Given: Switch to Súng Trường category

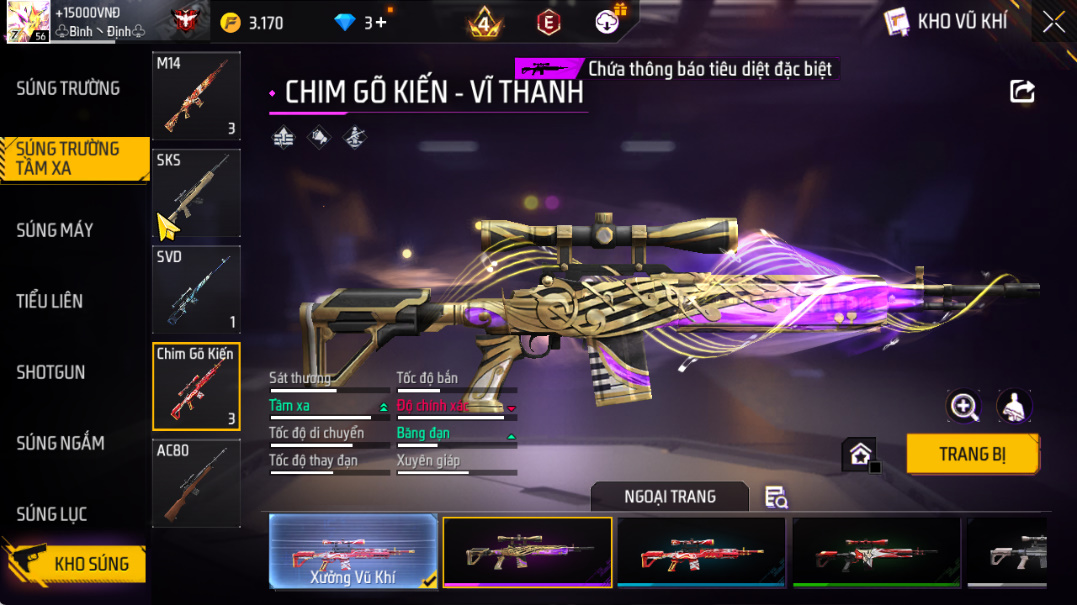Looking at the screenshot, I should pyautogui.click(x=68, y=88).
